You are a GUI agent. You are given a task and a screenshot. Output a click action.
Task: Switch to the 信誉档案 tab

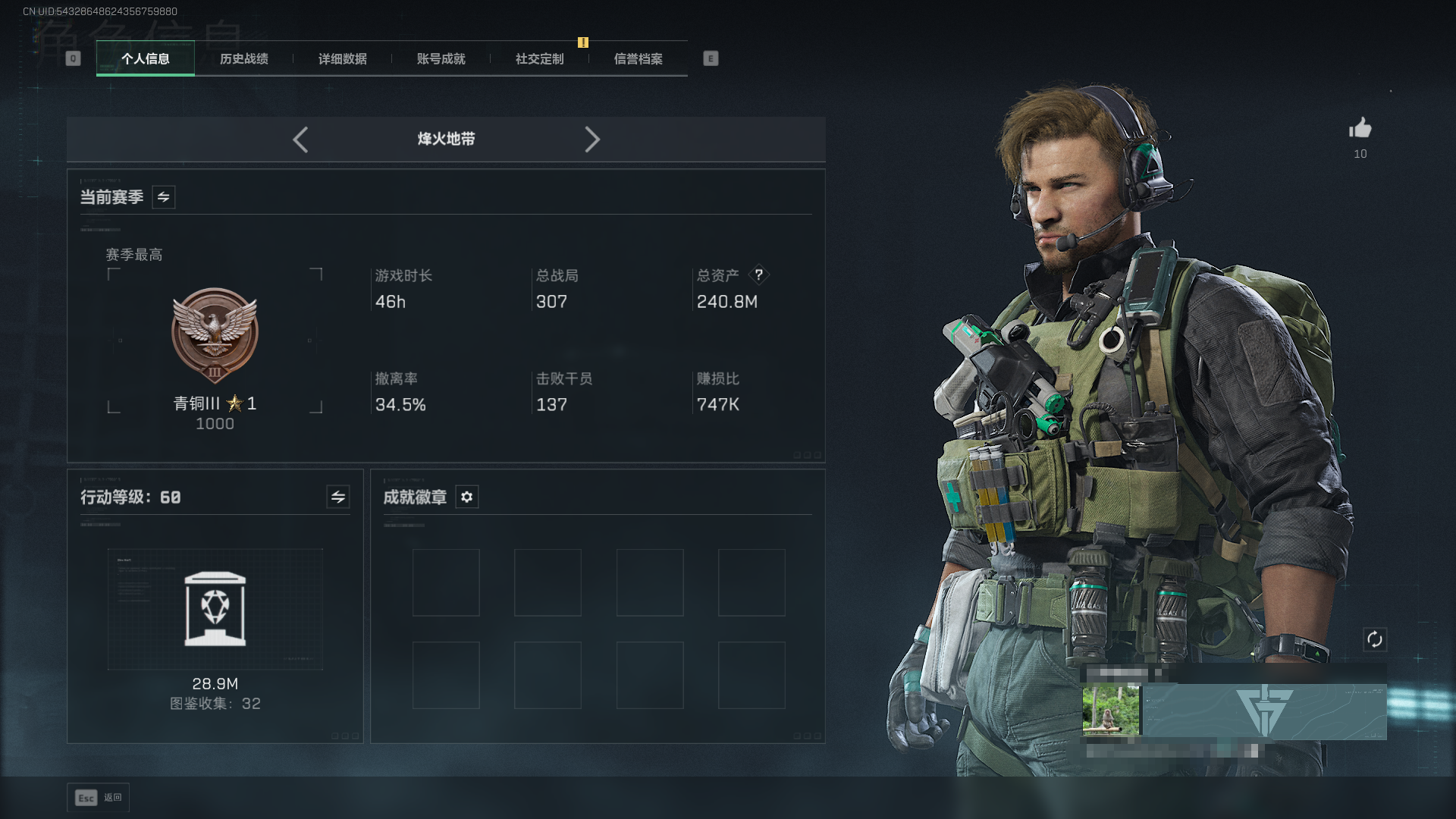click(x=638, y=58)
